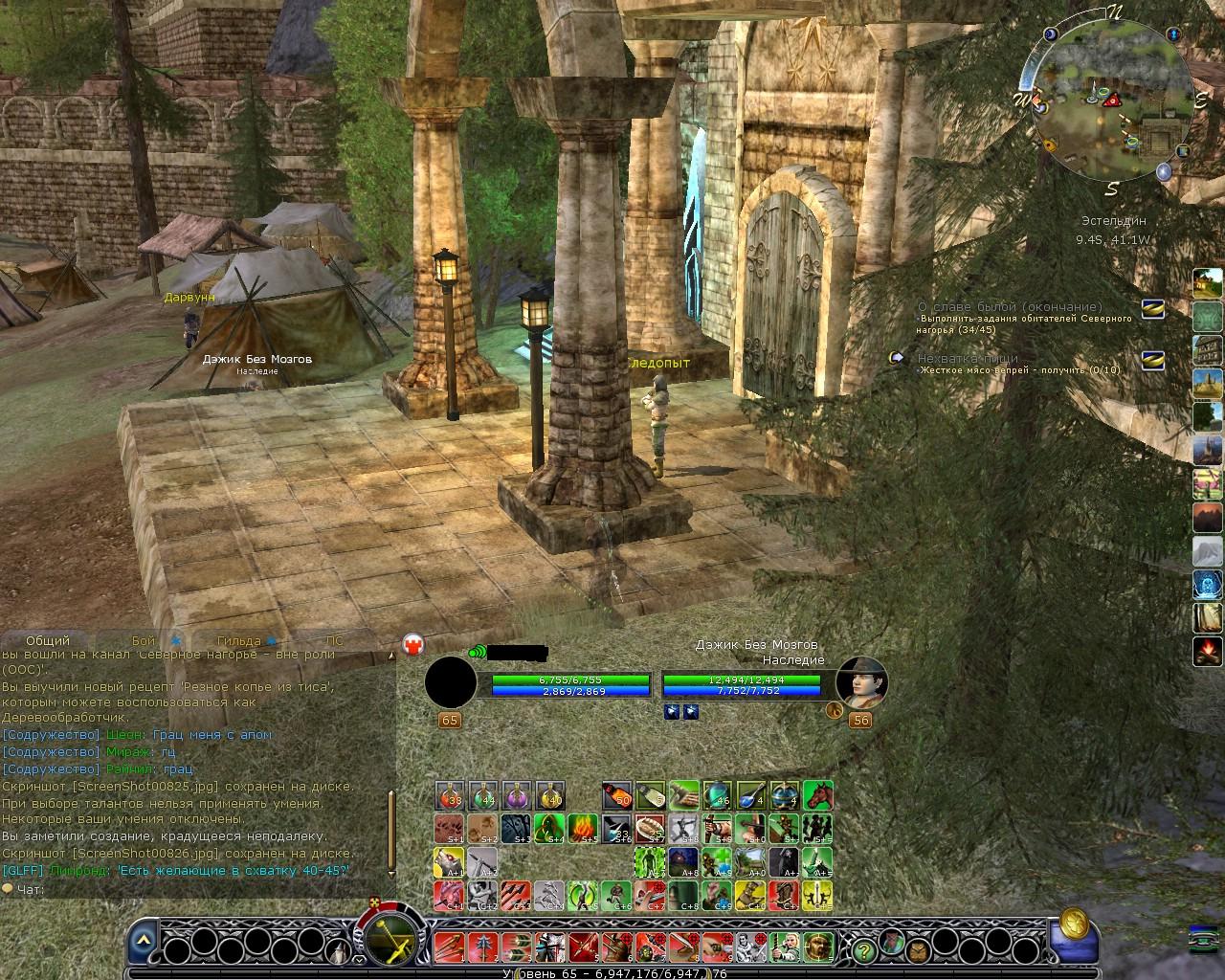Use the green potion with 44 charges
This screenshot has width=1225, height=980.
[483, 795]
